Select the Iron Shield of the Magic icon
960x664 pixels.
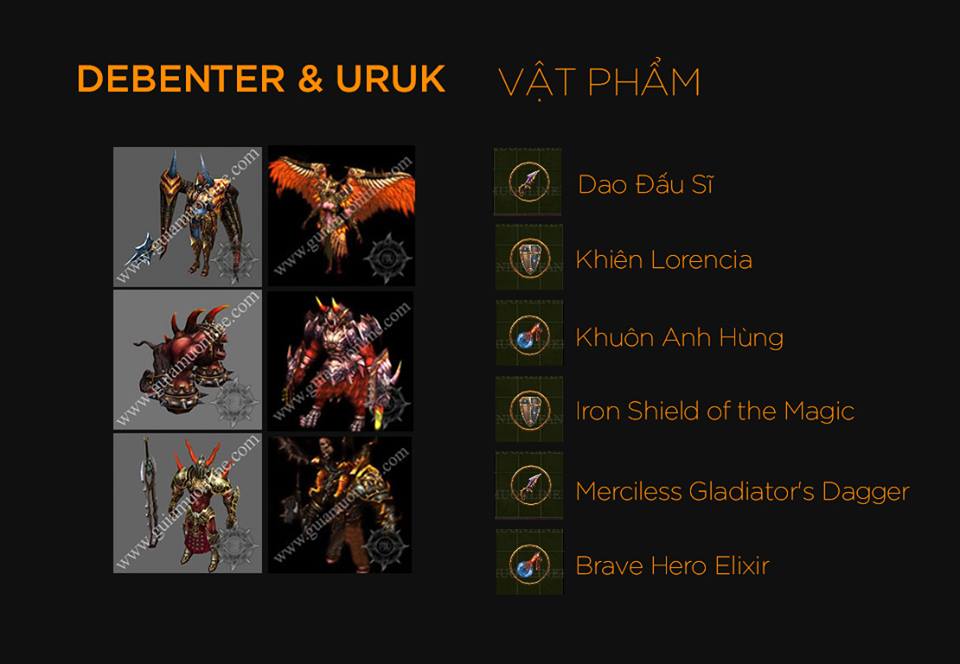click(528, 410)
